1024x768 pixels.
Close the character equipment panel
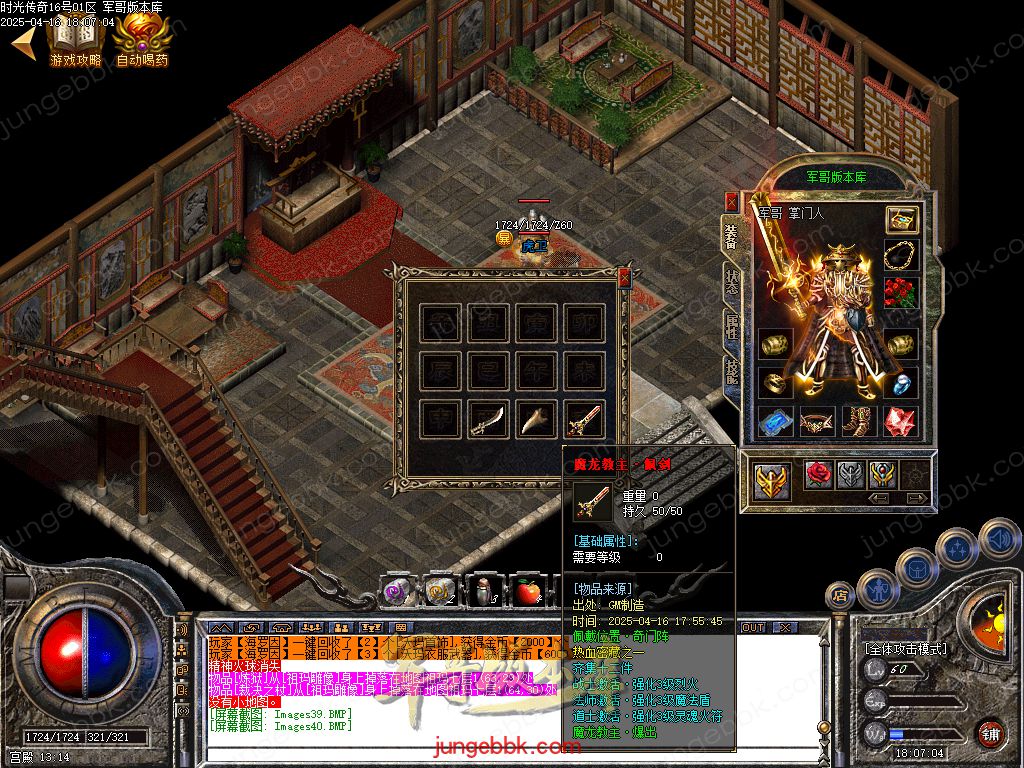(731, 202)
